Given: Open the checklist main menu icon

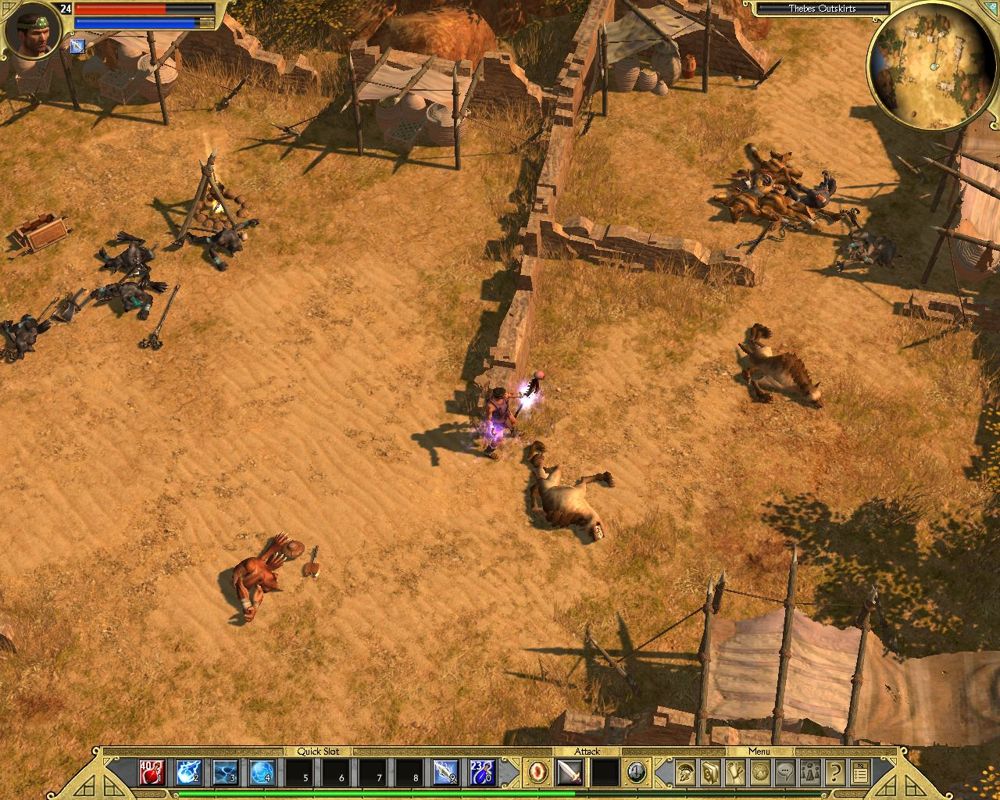Looking at the screenshot, I should (x=859, y=772).
